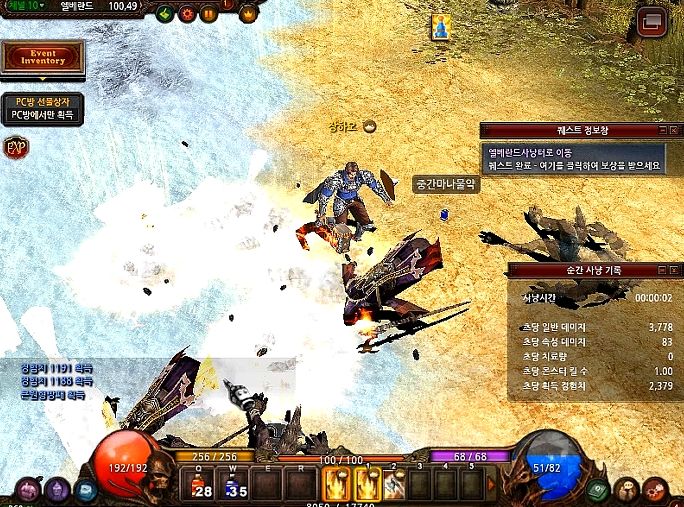The width and height of the screenshot is (684, 507).
Task: Use the blue mana potion in W slot
Action: point(232,485)
